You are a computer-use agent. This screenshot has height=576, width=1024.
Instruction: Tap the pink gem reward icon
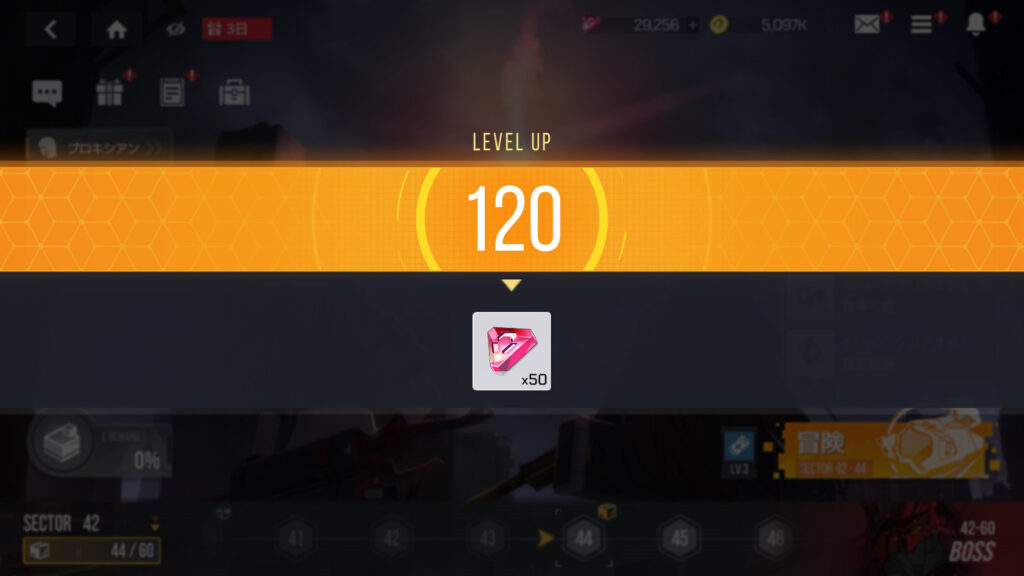[x=511, y=351]
